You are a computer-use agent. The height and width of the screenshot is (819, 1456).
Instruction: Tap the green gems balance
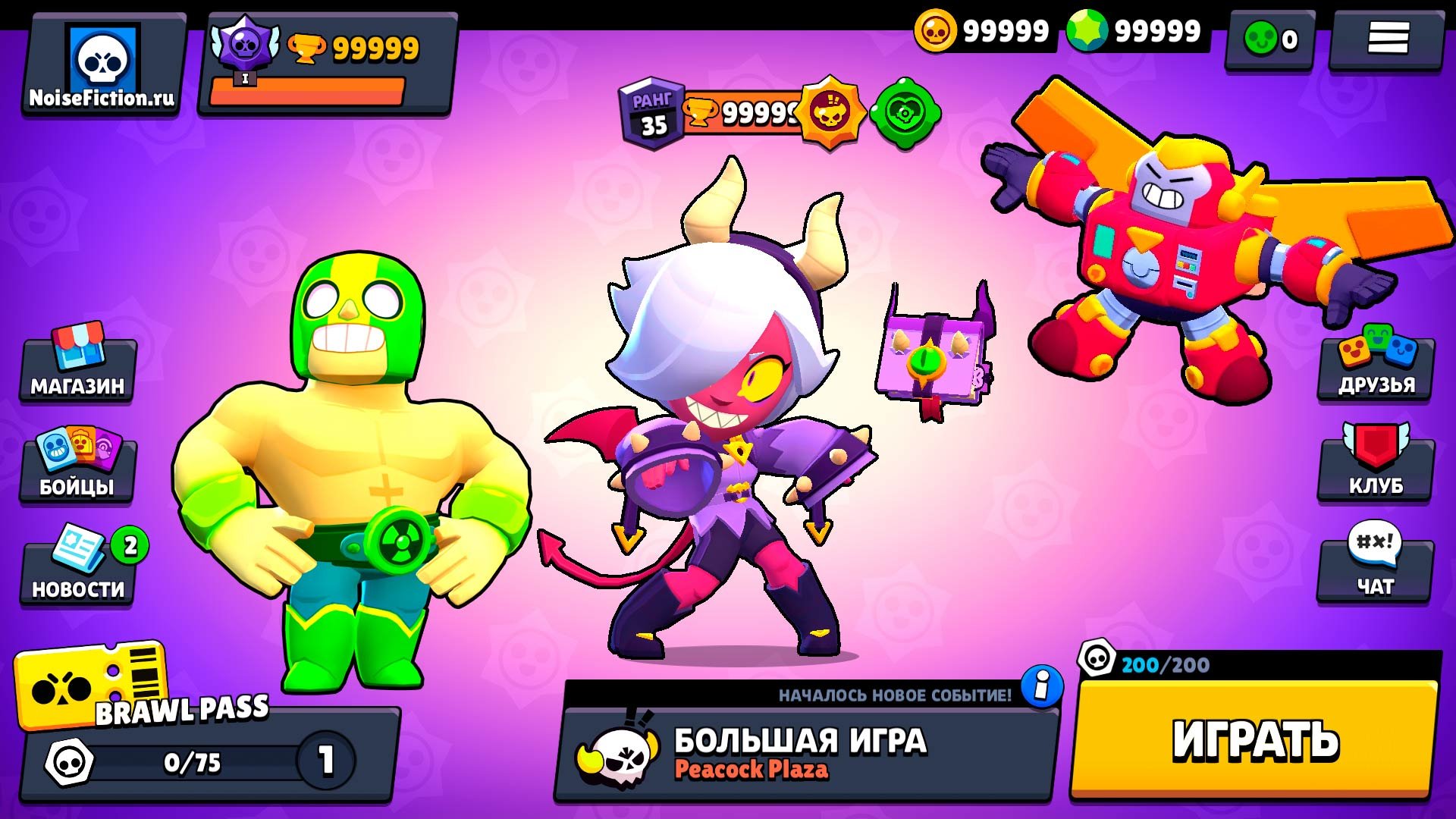1134,32
